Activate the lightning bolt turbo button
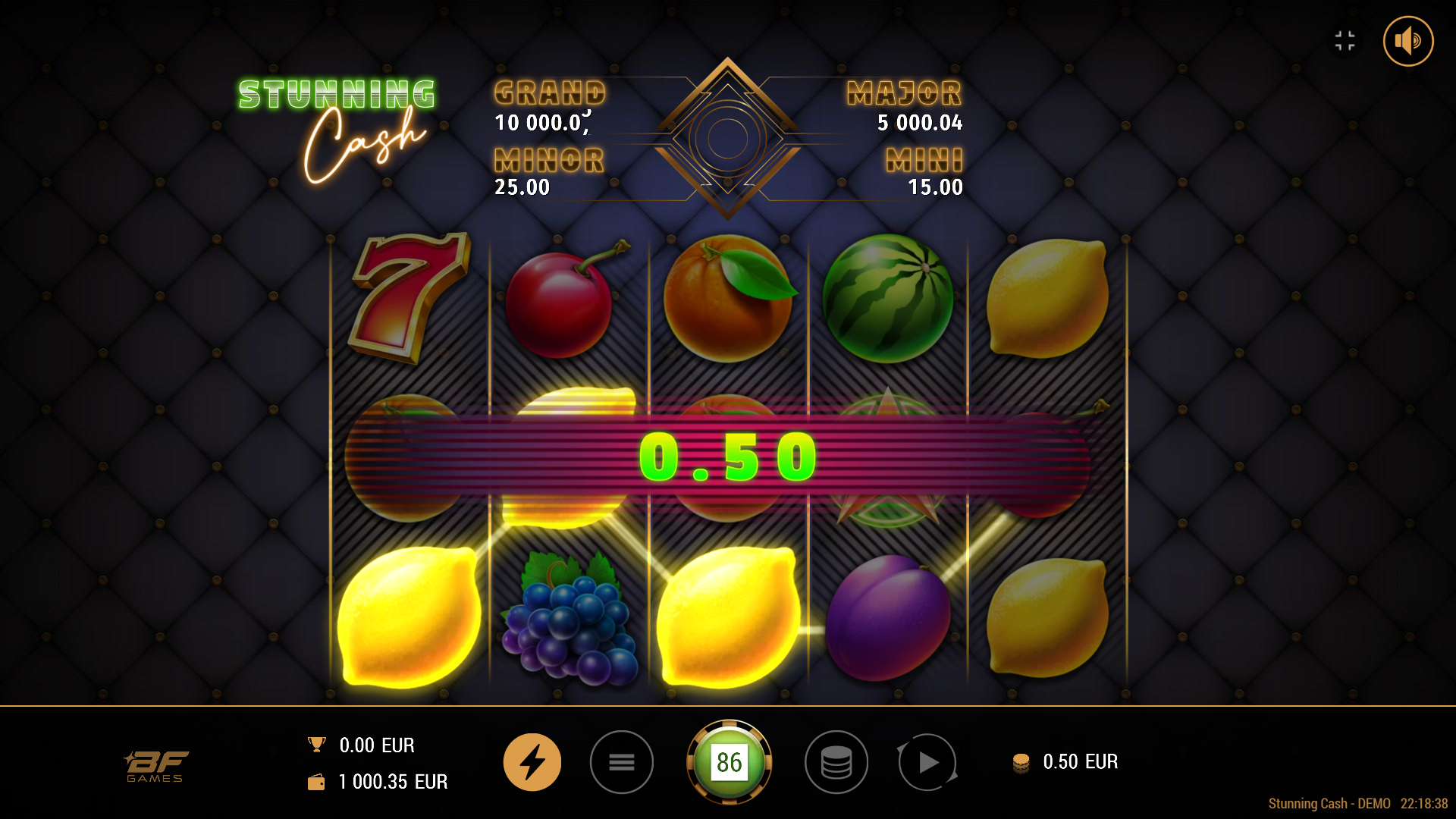This screenshot has height=819, width=1456. 532,762
